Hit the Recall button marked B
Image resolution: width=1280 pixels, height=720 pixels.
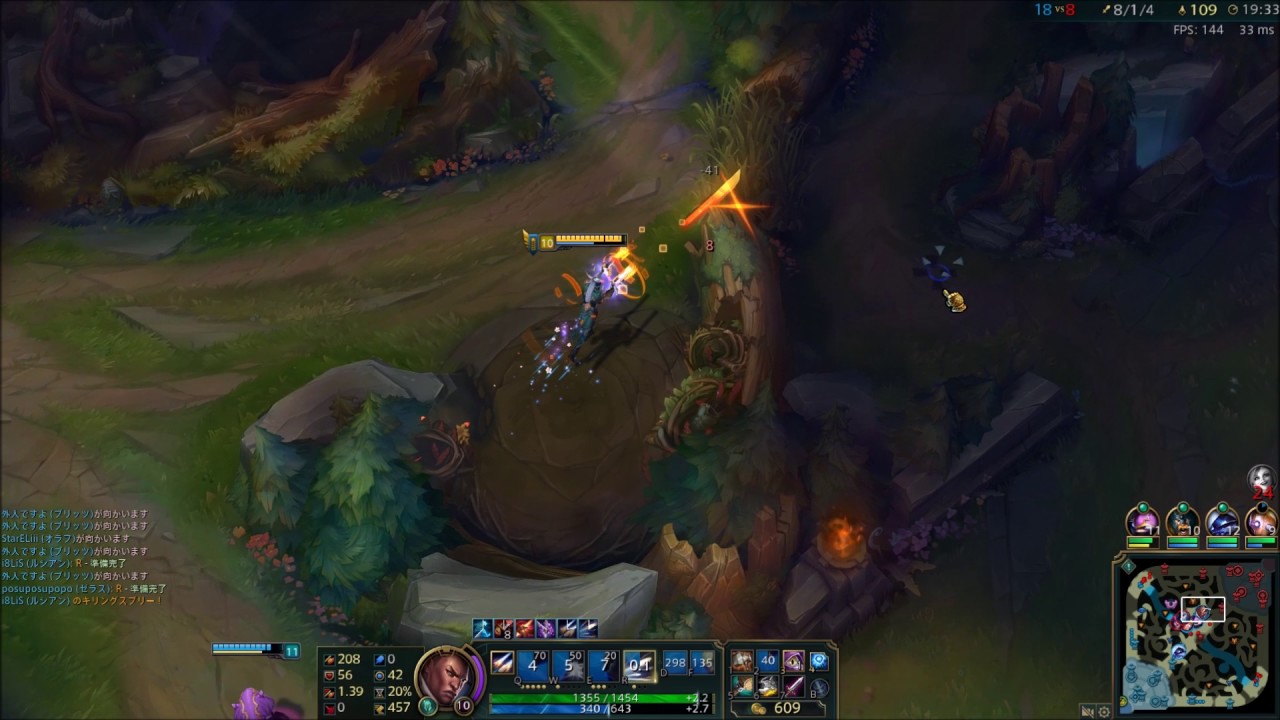coord(819,687)
